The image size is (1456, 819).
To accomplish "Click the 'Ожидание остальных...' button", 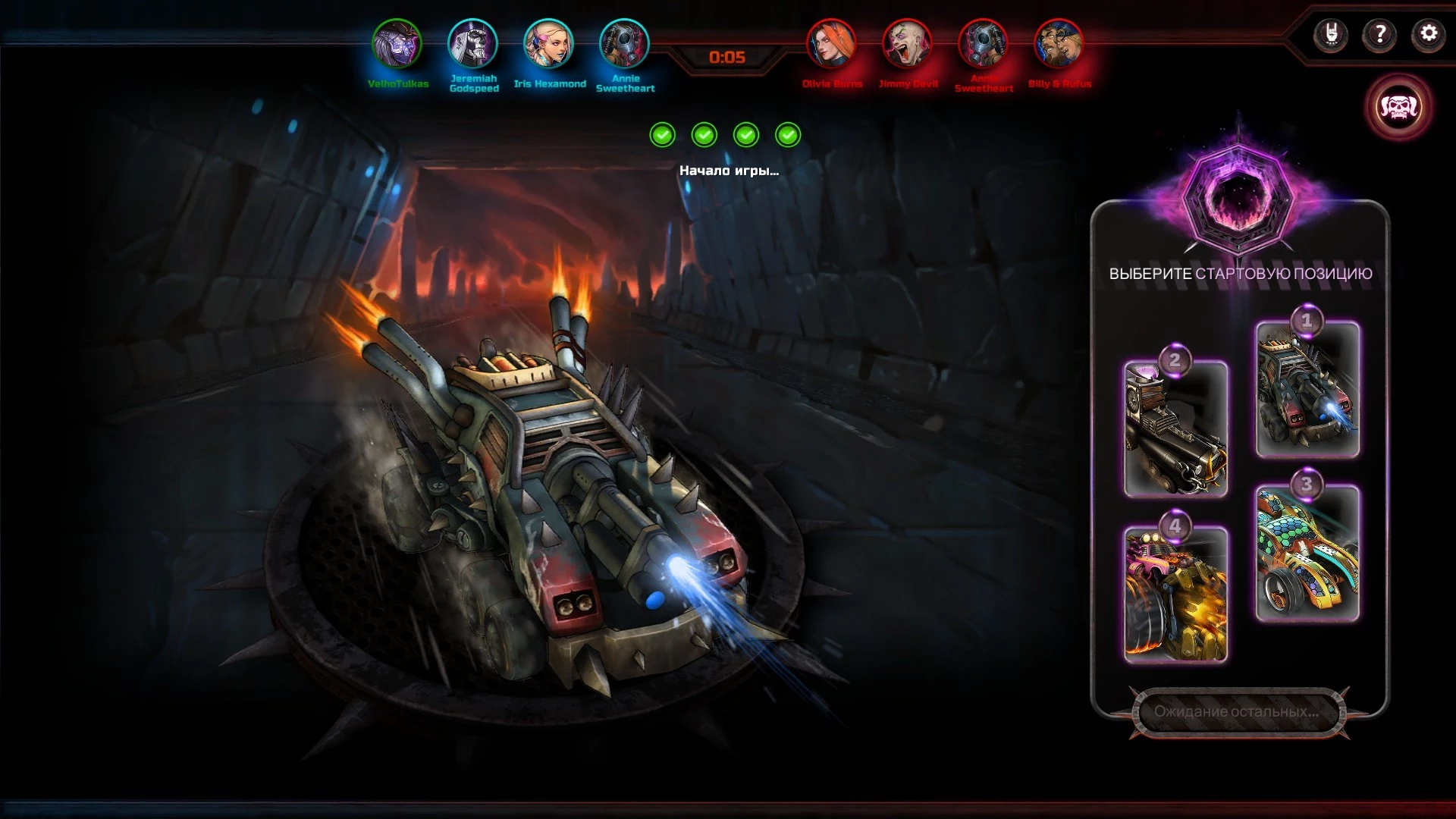I will tap(1238, 712).
